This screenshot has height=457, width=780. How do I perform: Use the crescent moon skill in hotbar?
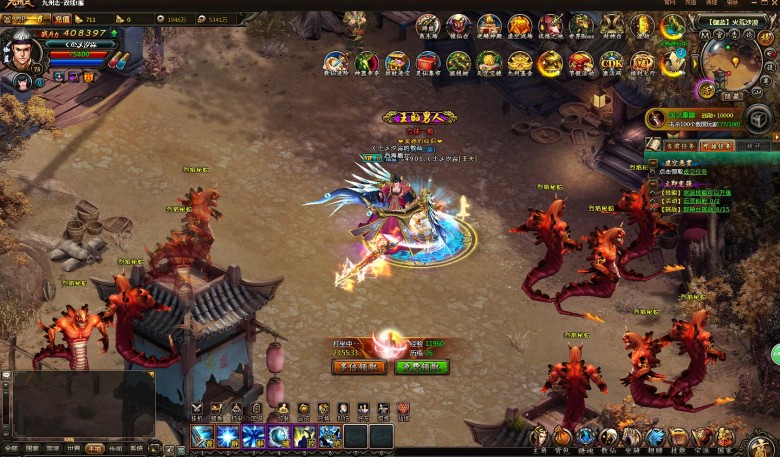click(x=278, y=436)
